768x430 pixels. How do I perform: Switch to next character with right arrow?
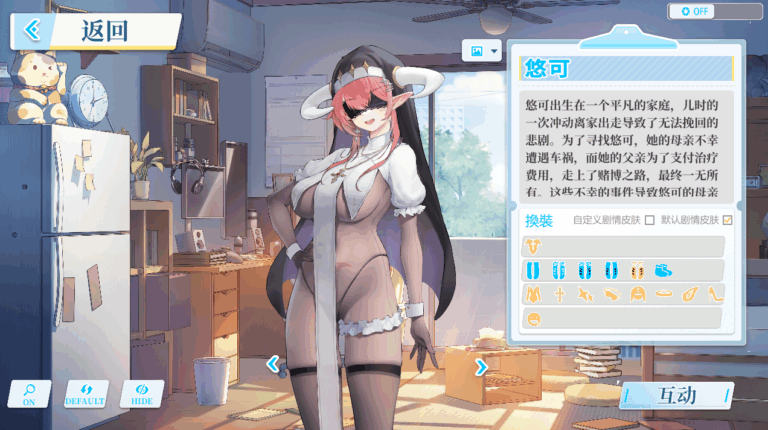pos(481,367)
